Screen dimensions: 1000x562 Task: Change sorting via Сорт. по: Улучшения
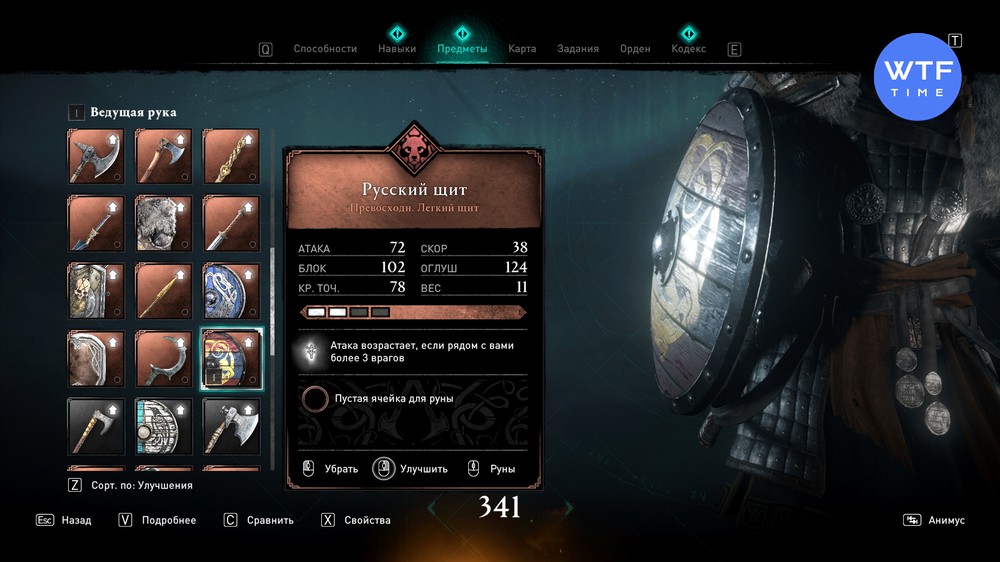point(130,485)
